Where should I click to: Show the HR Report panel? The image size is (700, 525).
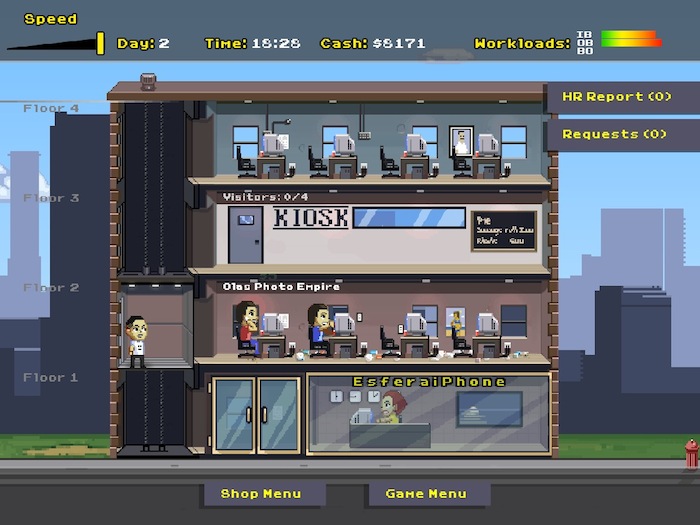(615, 97)
